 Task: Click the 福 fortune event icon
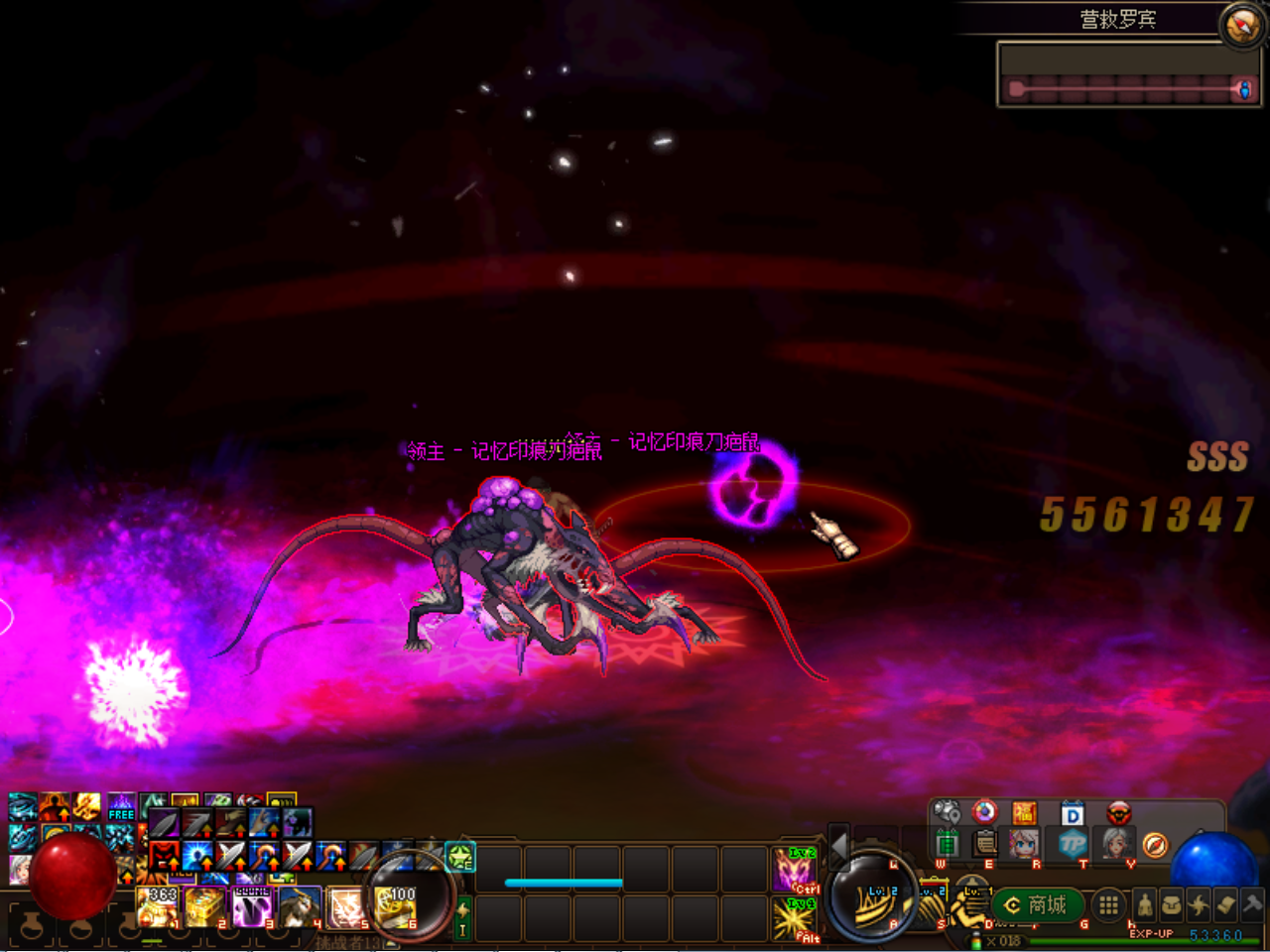tap(1024, 813)
